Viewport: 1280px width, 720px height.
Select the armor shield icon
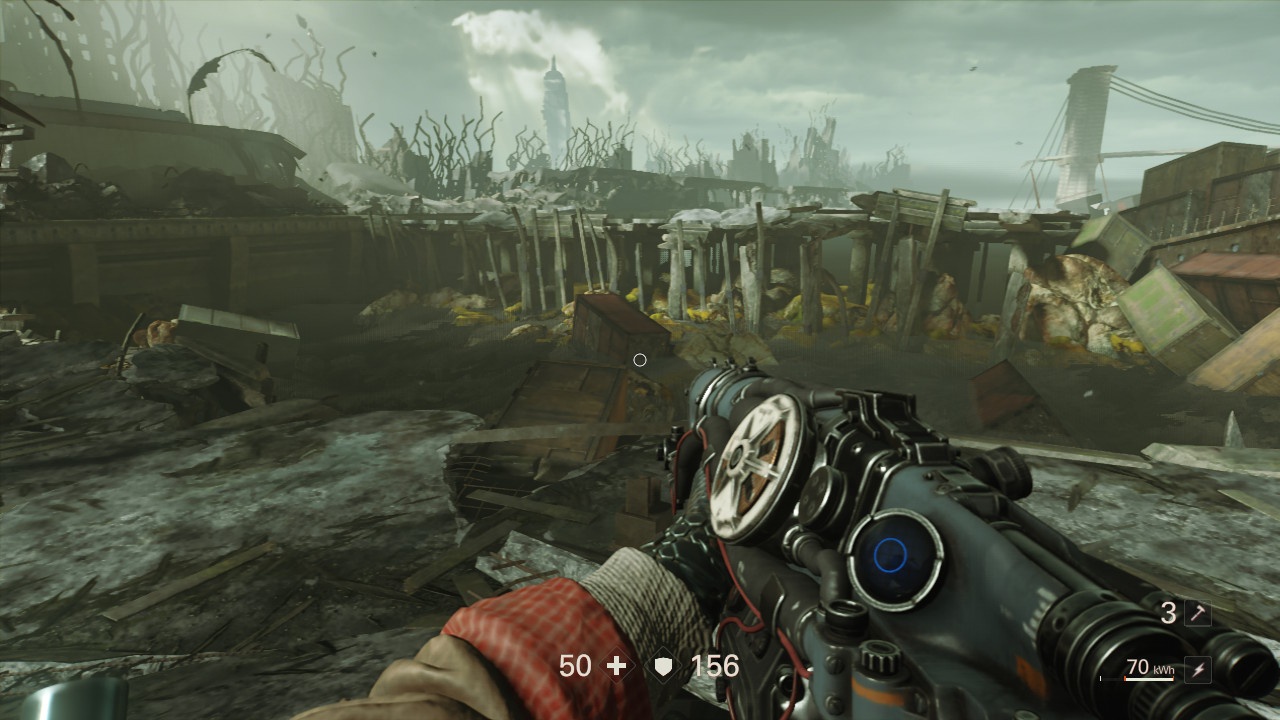coord(661,665)
